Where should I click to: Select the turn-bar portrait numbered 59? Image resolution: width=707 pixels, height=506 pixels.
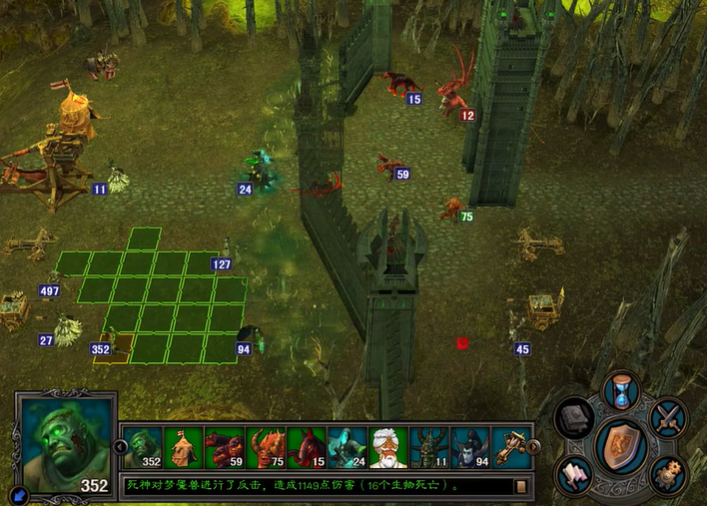point(225,448)
